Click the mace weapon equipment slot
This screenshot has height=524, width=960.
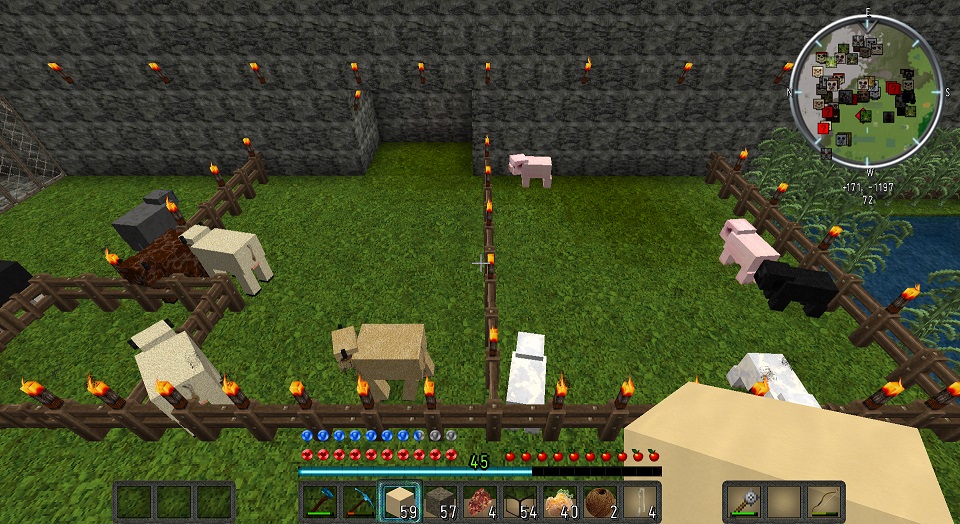(745, 501)
